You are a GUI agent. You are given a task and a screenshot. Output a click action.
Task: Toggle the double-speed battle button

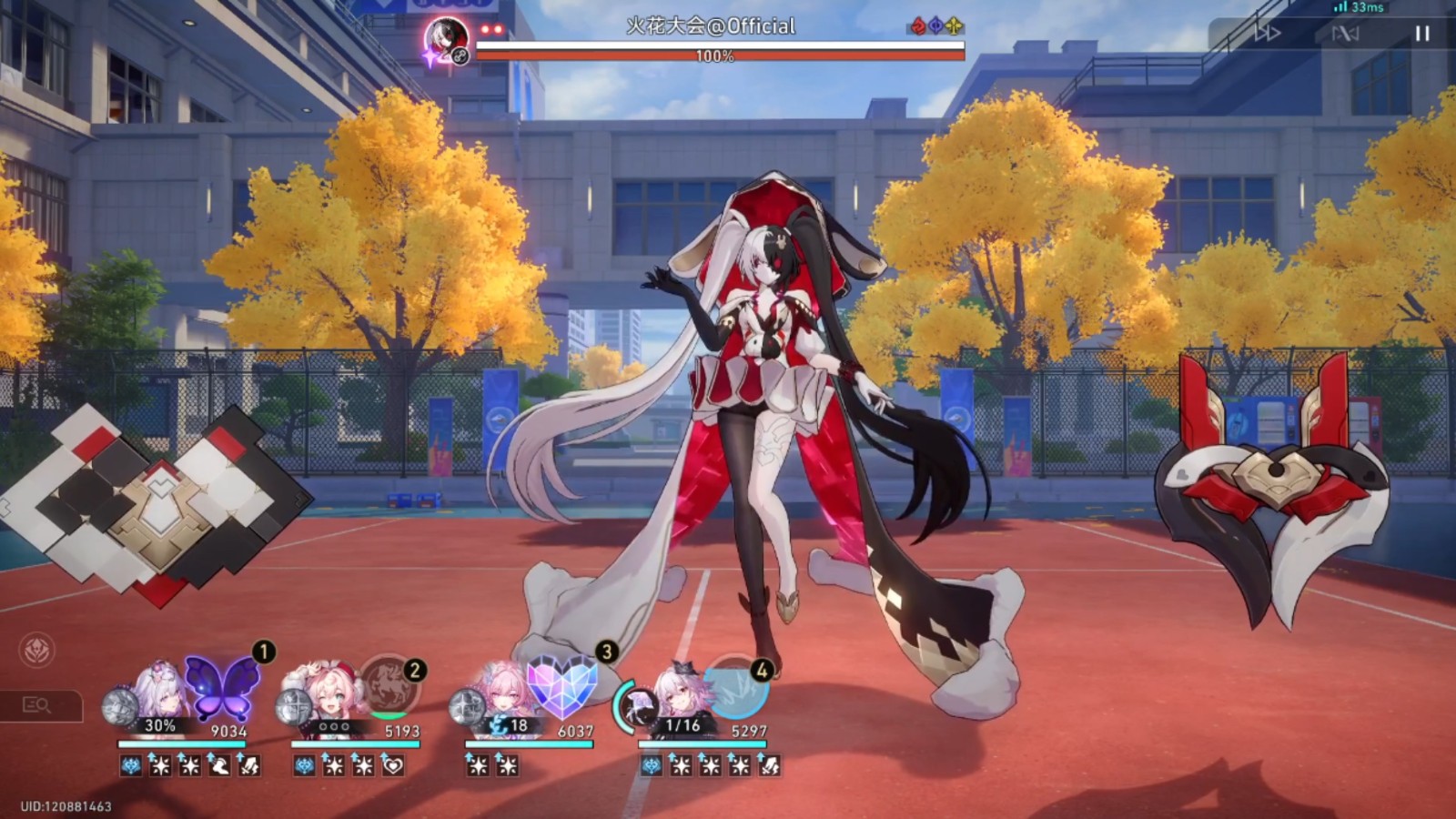click(x=1268, y=34)
